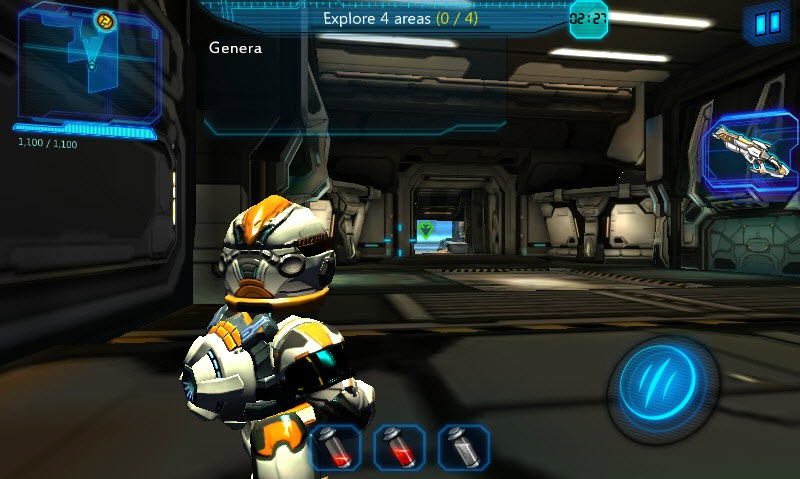Select the orange question mark map marker

click(103, 19)
